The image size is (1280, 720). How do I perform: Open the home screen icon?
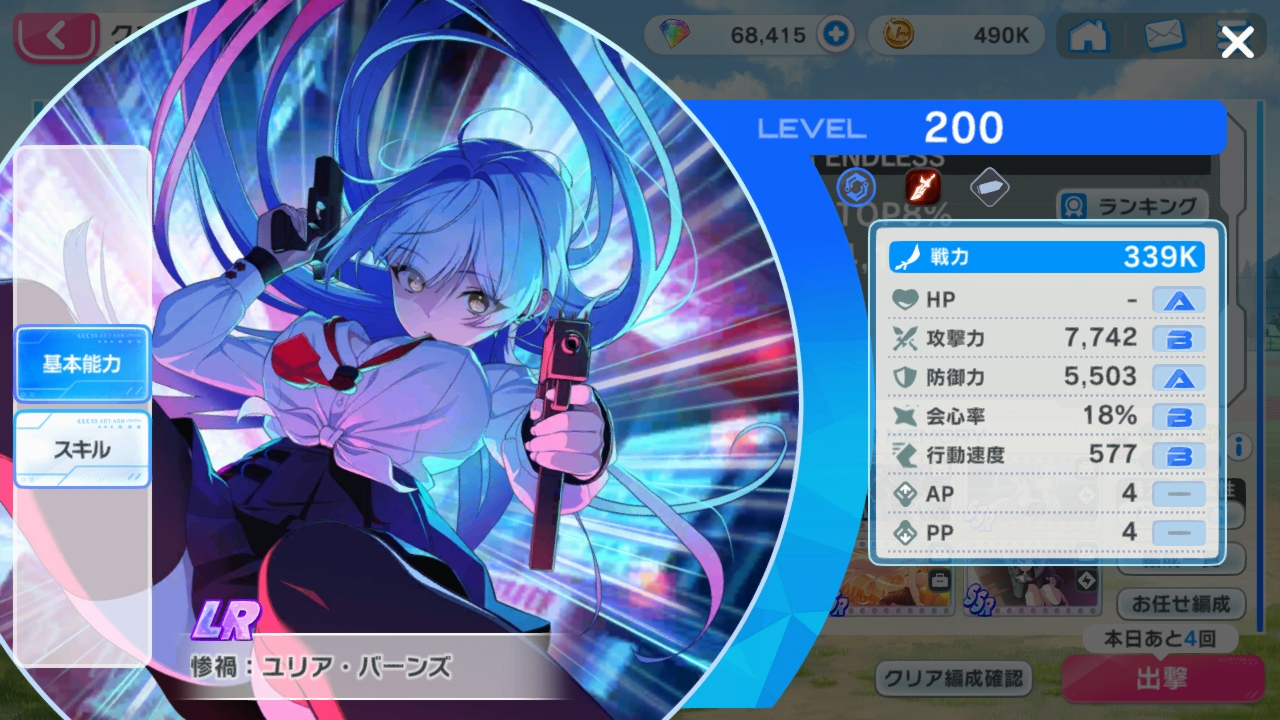click(x=1088, y=36)
